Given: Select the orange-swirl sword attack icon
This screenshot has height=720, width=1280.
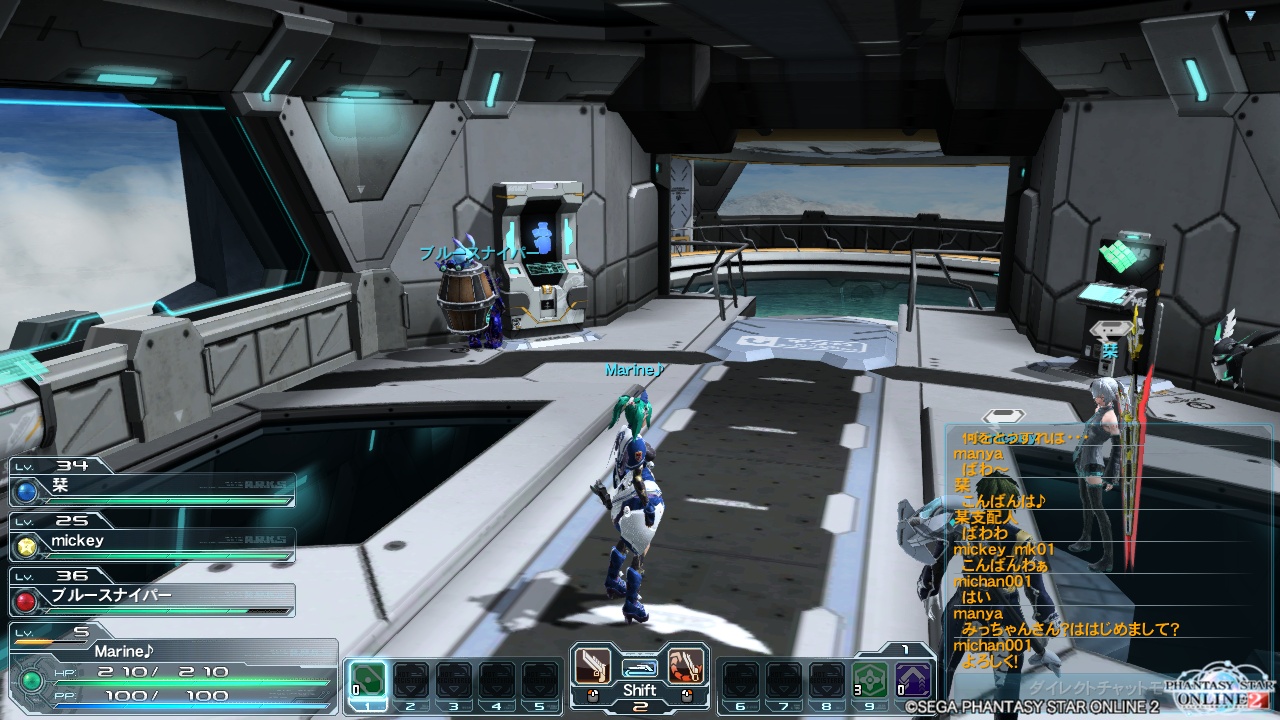Looking at the screenshot, I should pos(686,664).
